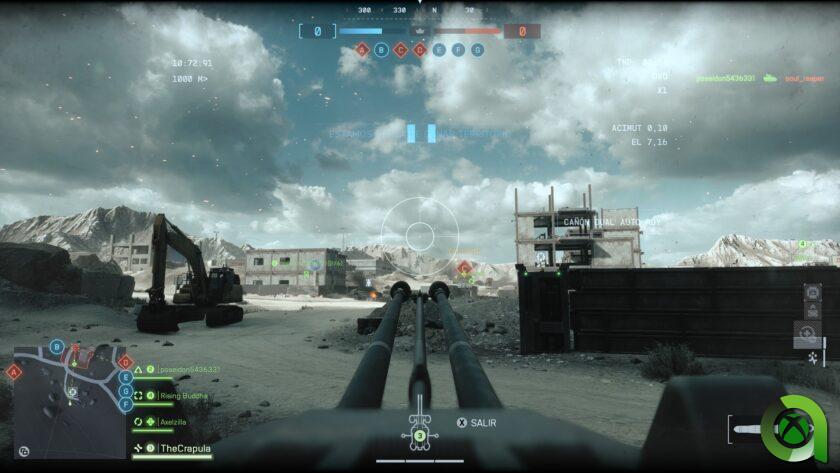The width and height of the screenshot is (840, 473).
Task: Select objective G in the top capture bar
Action: [x=477, y=49]
